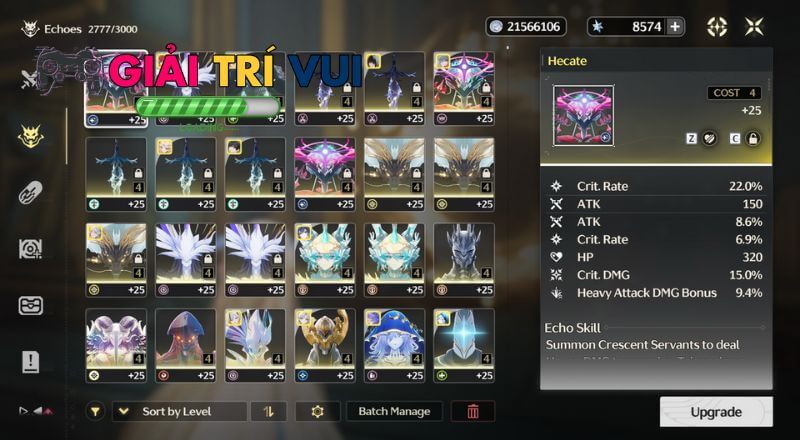Switch to the weapons tab with crossed swords
This screenshot has width=800, height=440.
point(30,80)
